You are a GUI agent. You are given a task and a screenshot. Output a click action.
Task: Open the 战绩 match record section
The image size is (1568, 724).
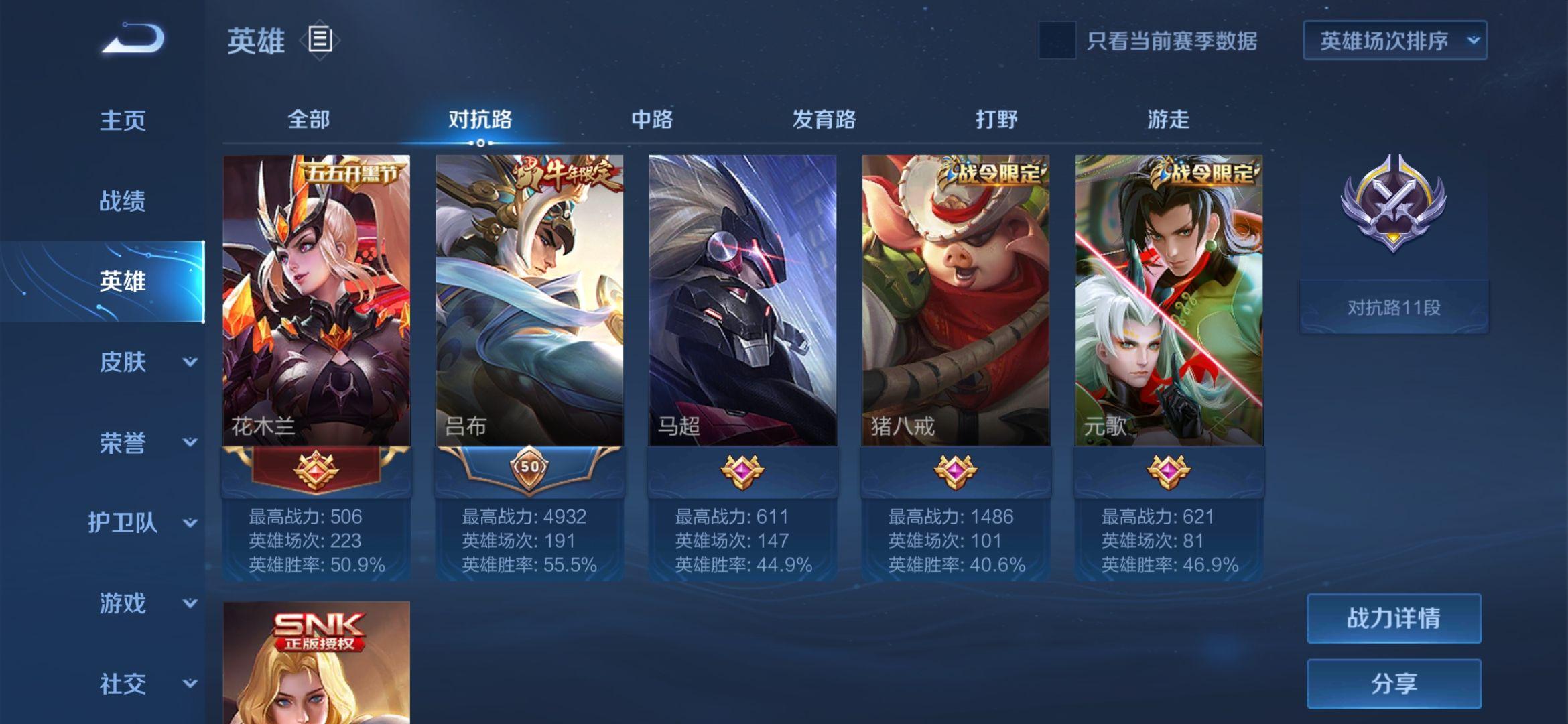click(x=123, y=201)
